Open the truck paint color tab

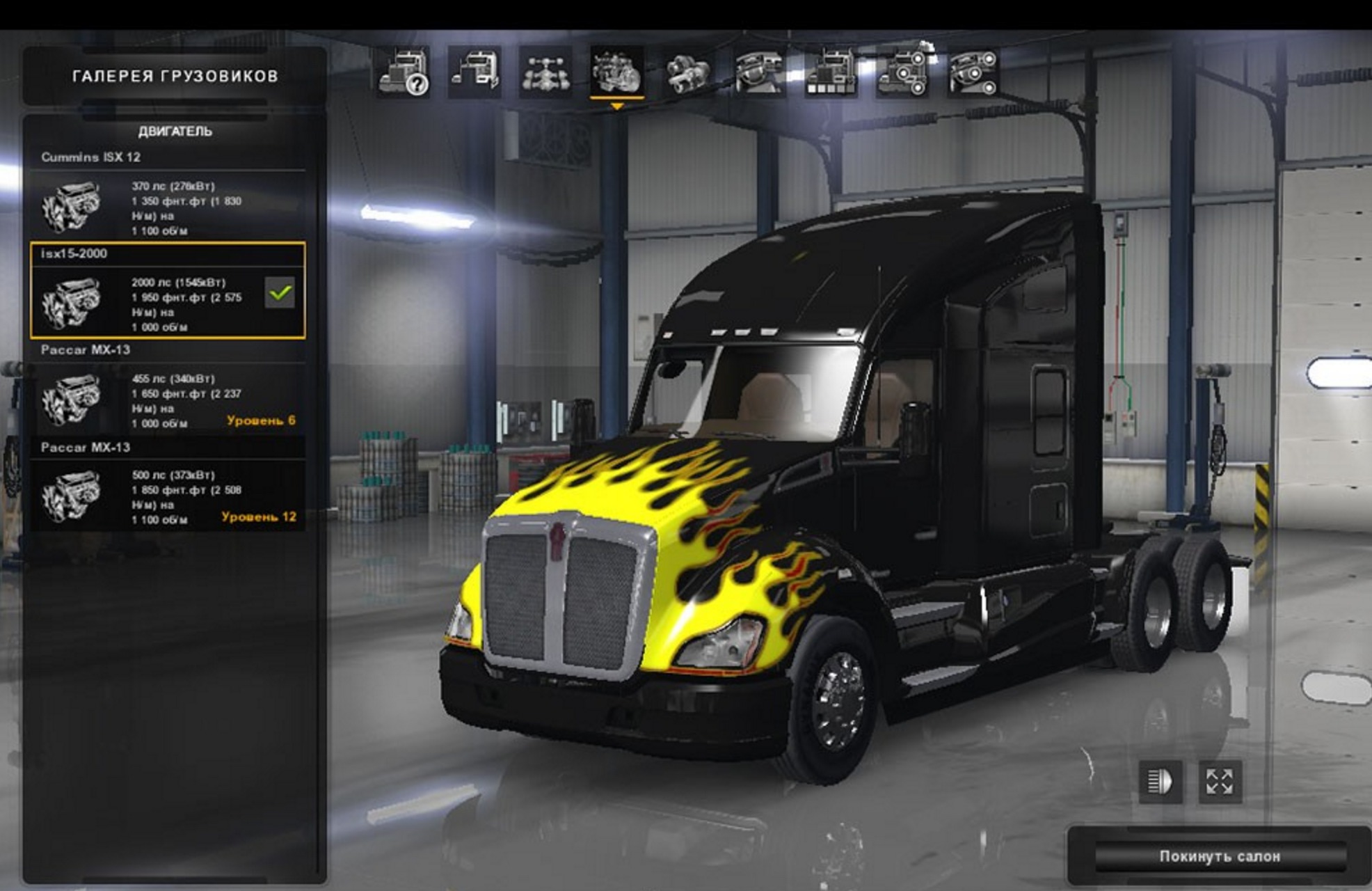click(830, 72)
